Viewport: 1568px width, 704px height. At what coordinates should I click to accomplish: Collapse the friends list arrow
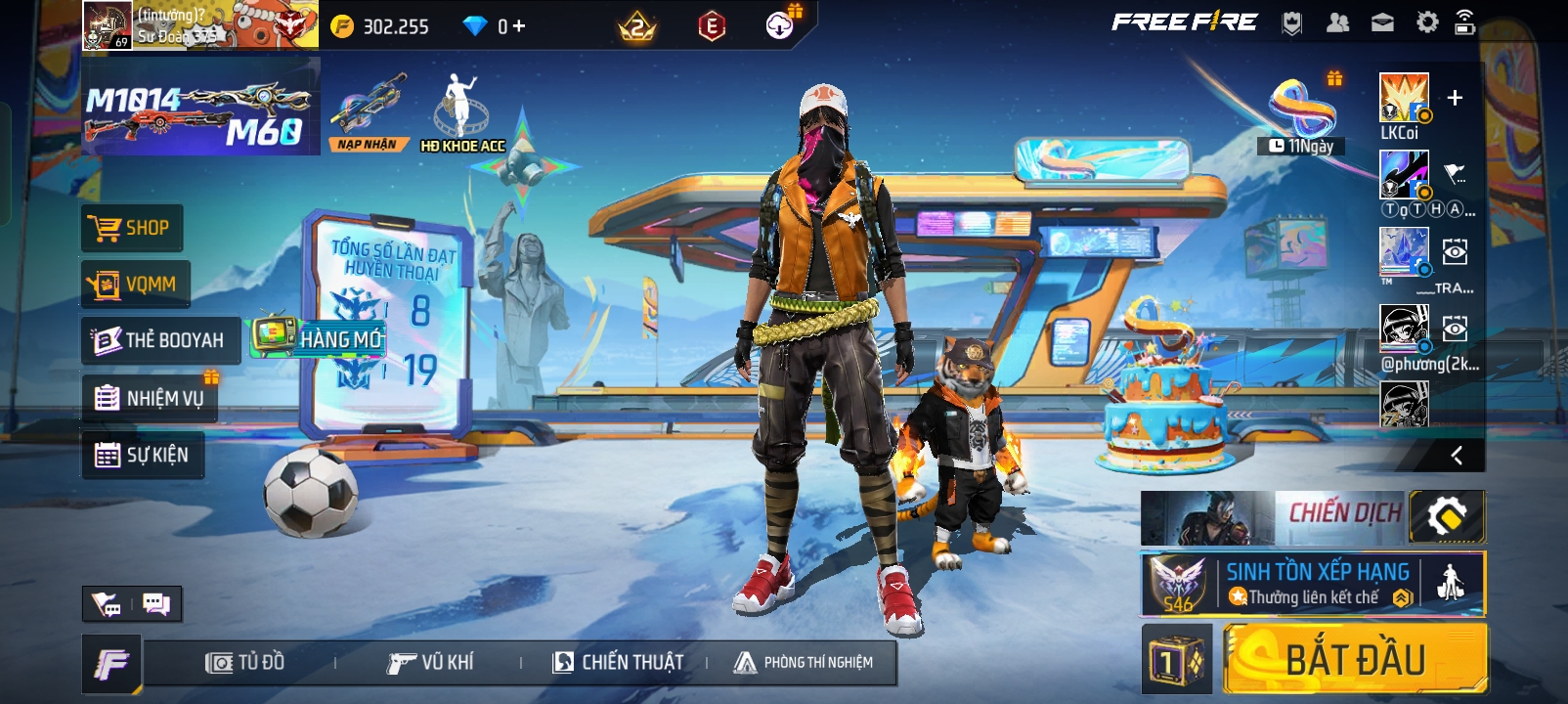(1457, 455)
